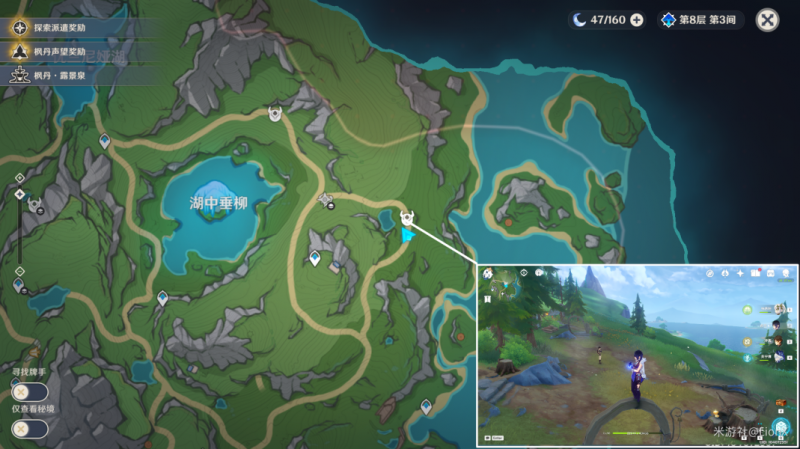Close the map with the X button
This screenshot has height=449, width=800.
(x=768, y=19)
